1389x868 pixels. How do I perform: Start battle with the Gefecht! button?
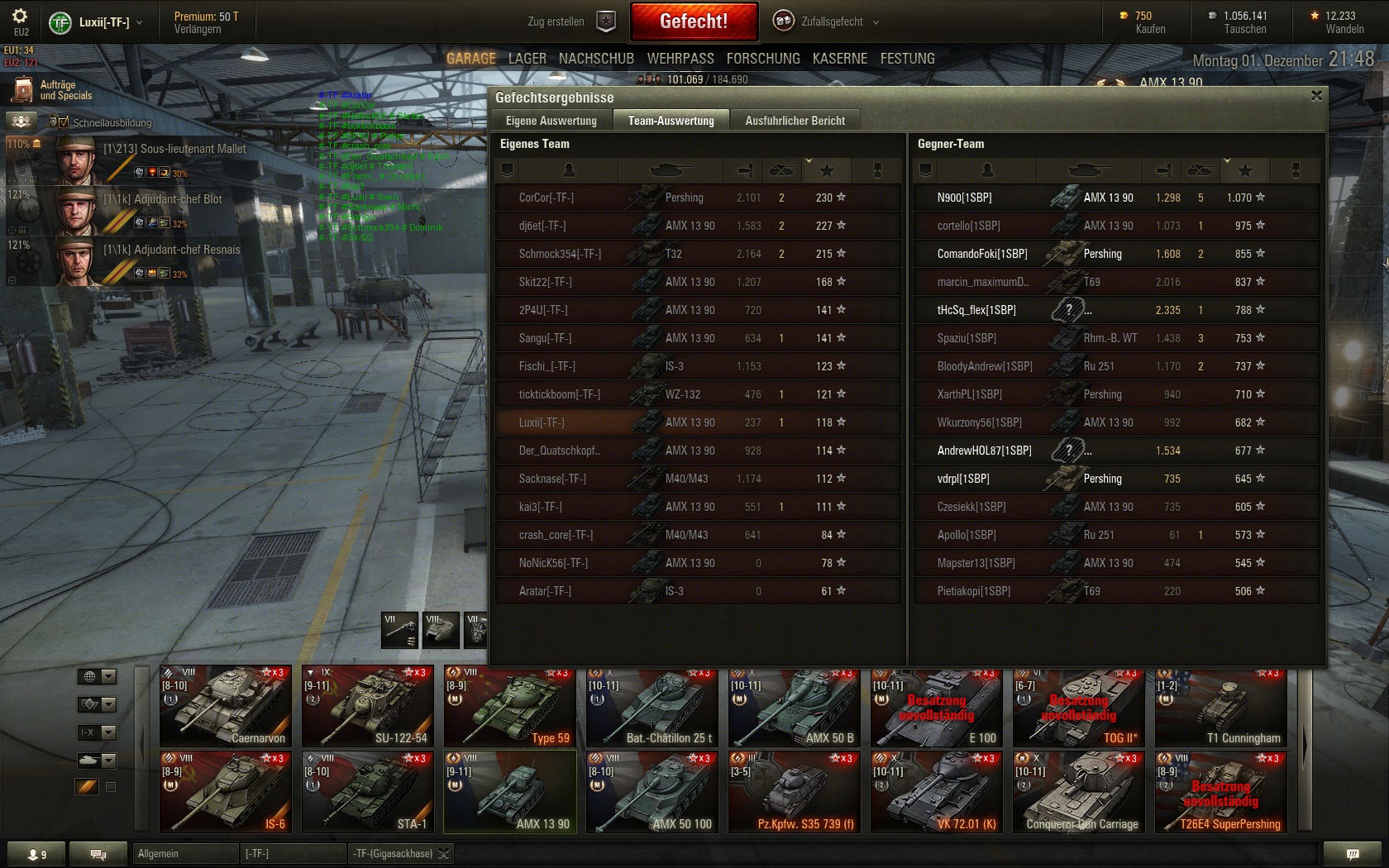coord(694,21)
